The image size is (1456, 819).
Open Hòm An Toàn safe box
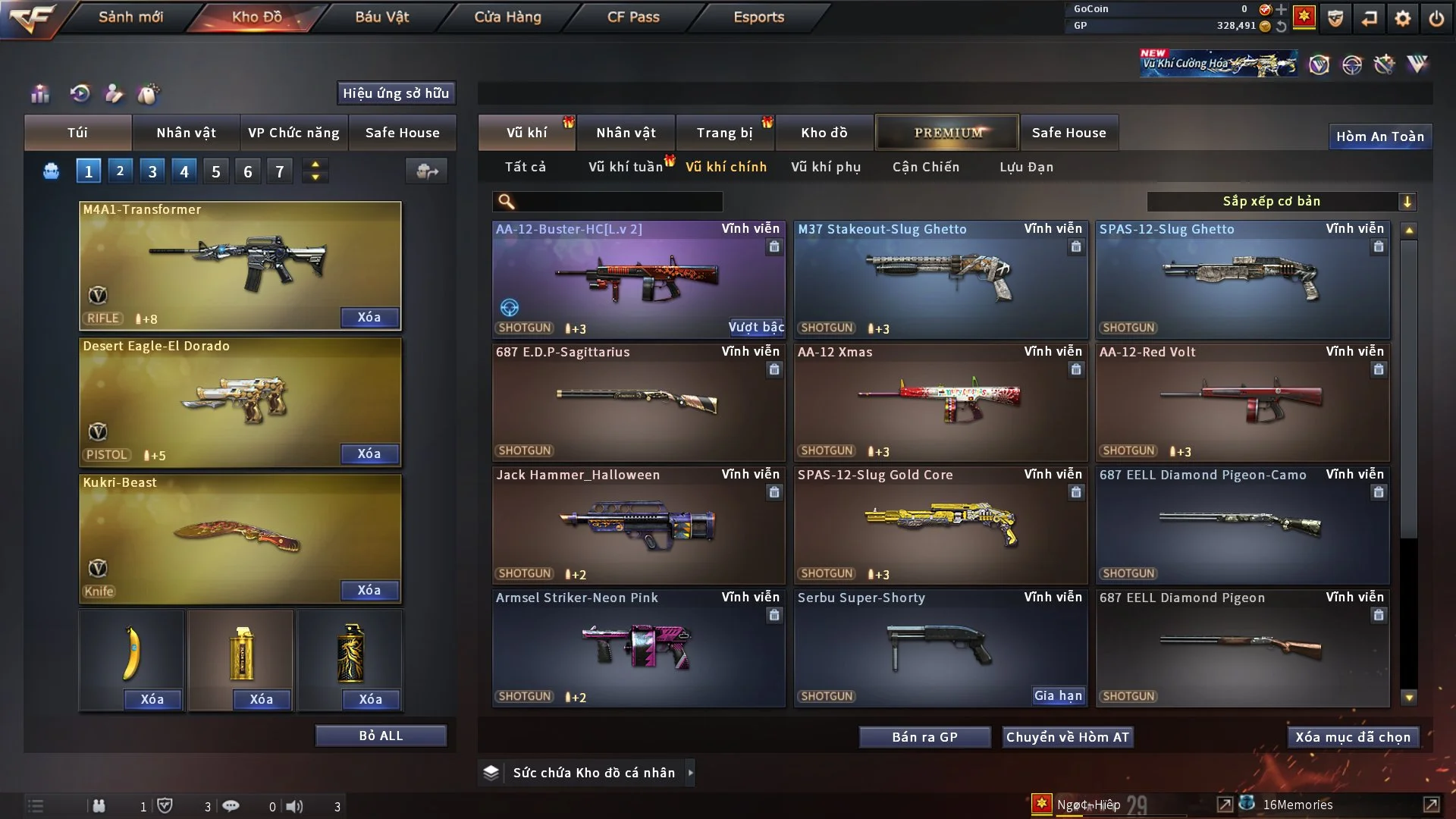[1379, 136]
